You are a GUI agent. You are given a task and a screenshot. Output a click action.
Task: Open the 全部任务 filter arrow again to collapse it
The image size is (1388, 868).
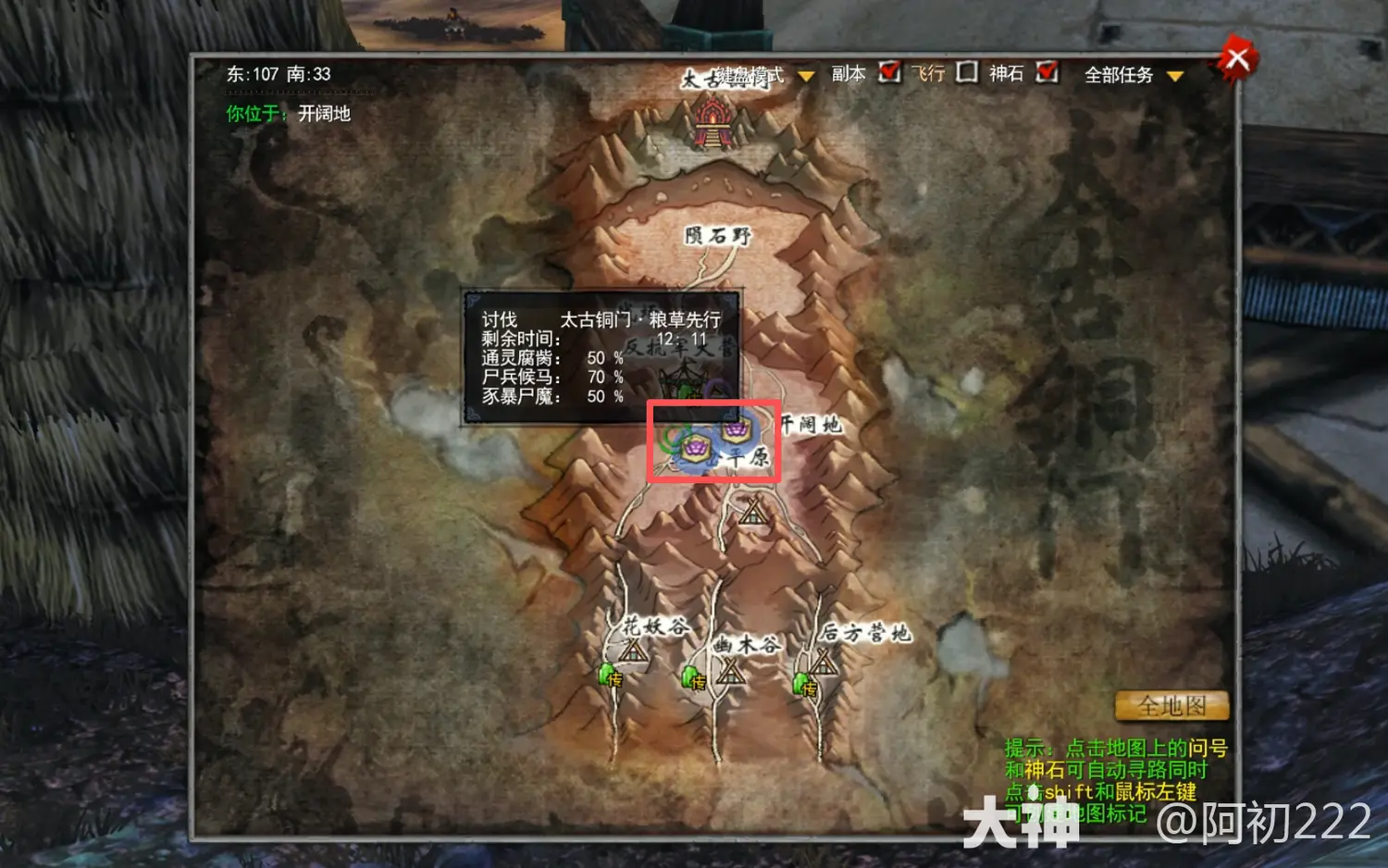tap(1175, 76)
